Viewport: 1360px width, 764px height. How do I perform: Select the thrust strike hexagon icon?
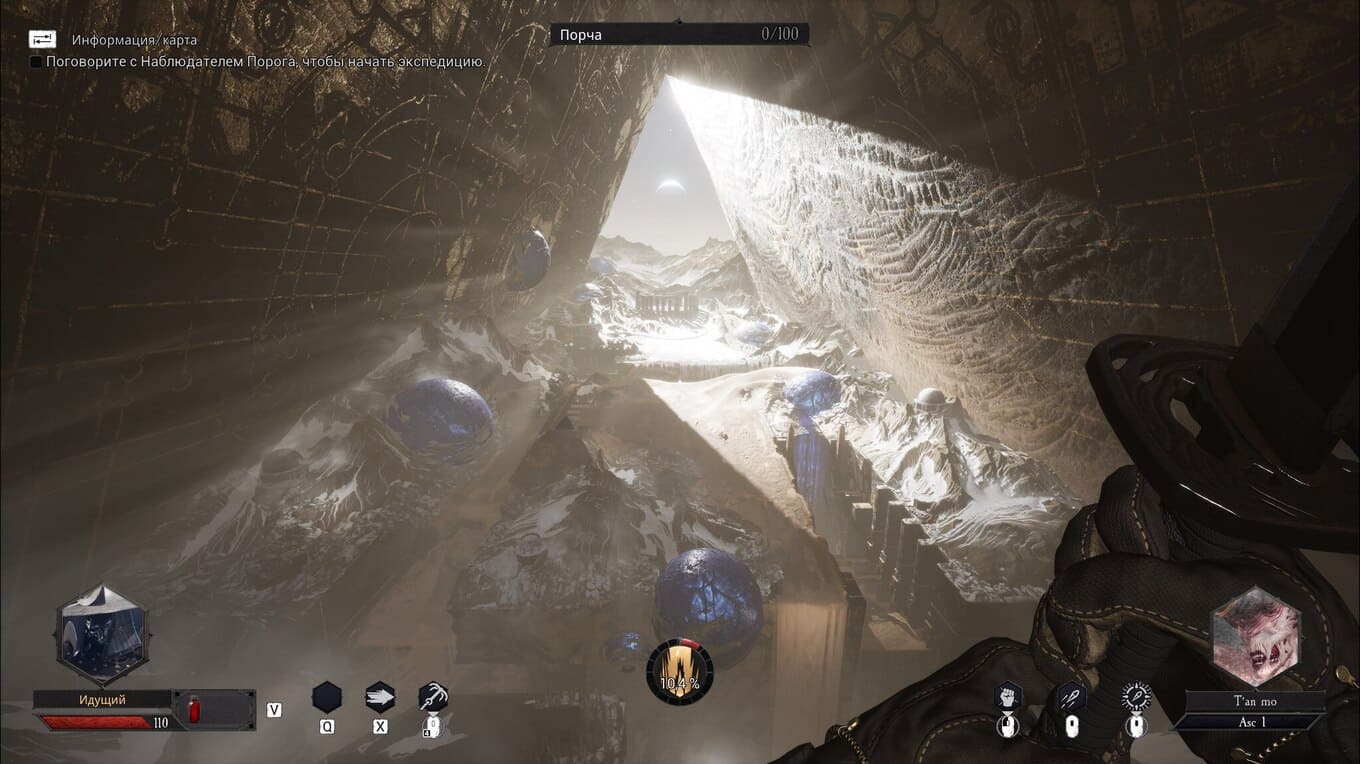pos(1071,697)
